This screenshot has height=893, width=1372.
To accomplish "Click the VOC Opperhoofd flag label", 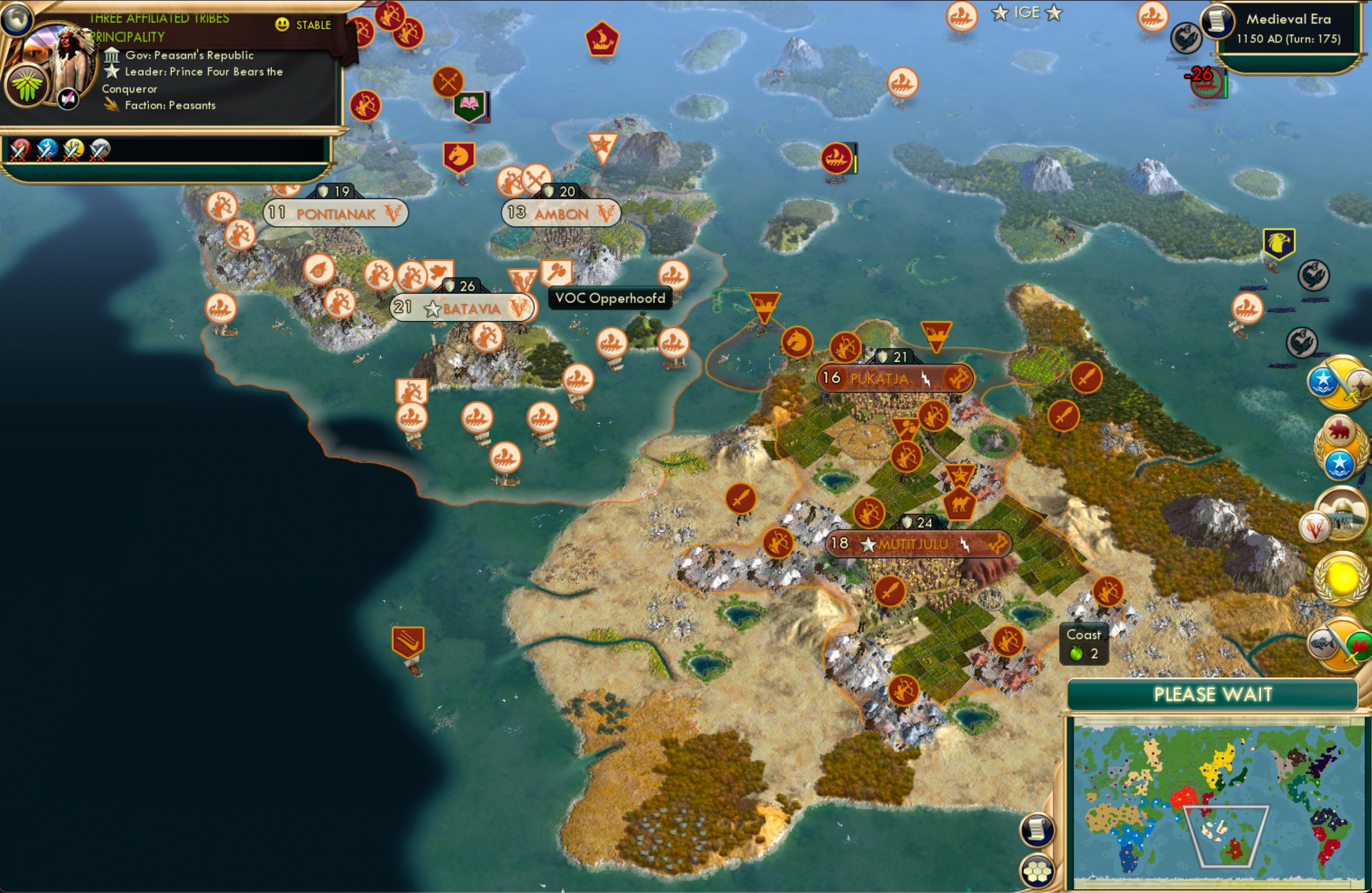I will click(x=610, y=298).
